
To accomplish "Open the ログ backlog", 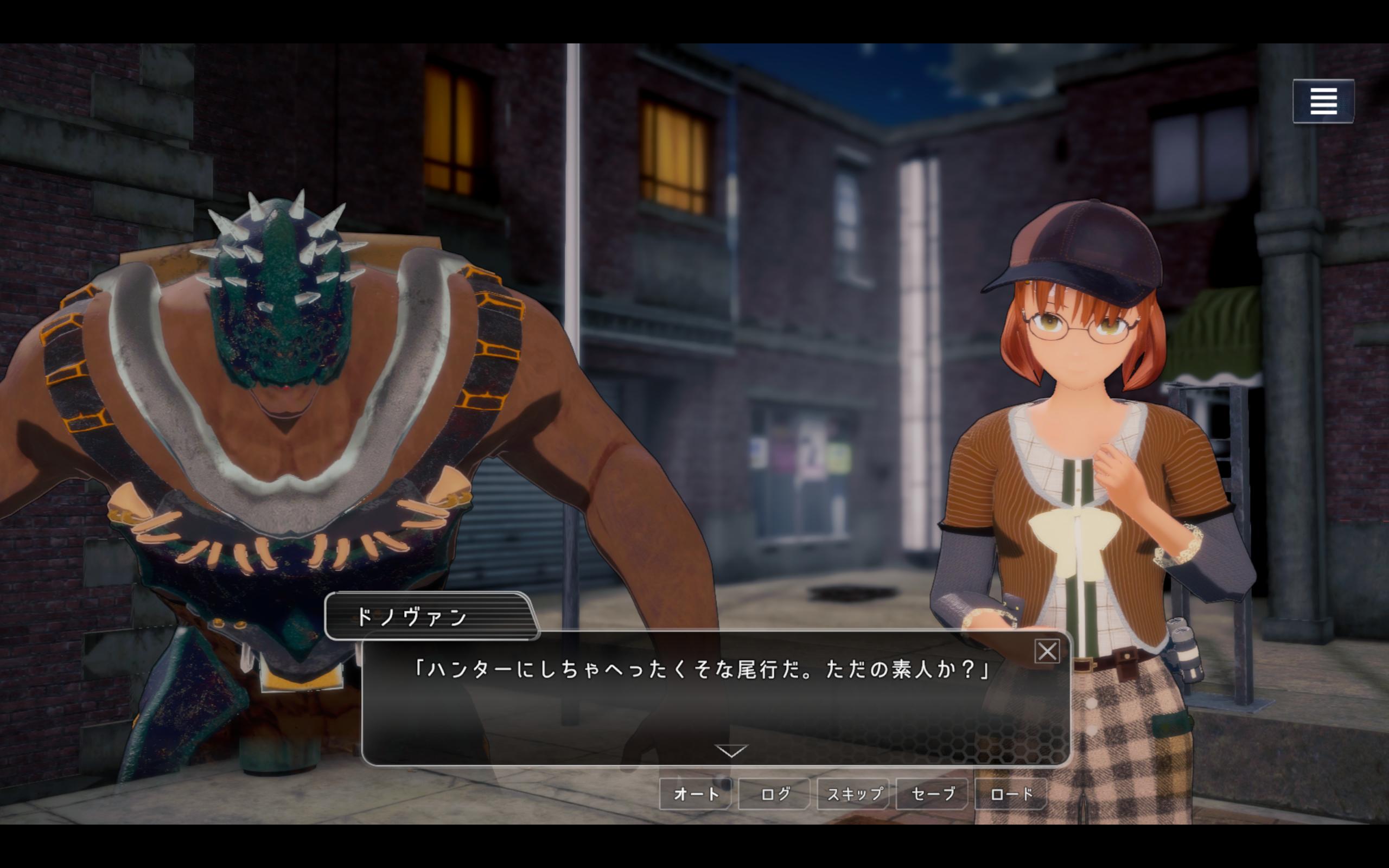I will 774,794.
